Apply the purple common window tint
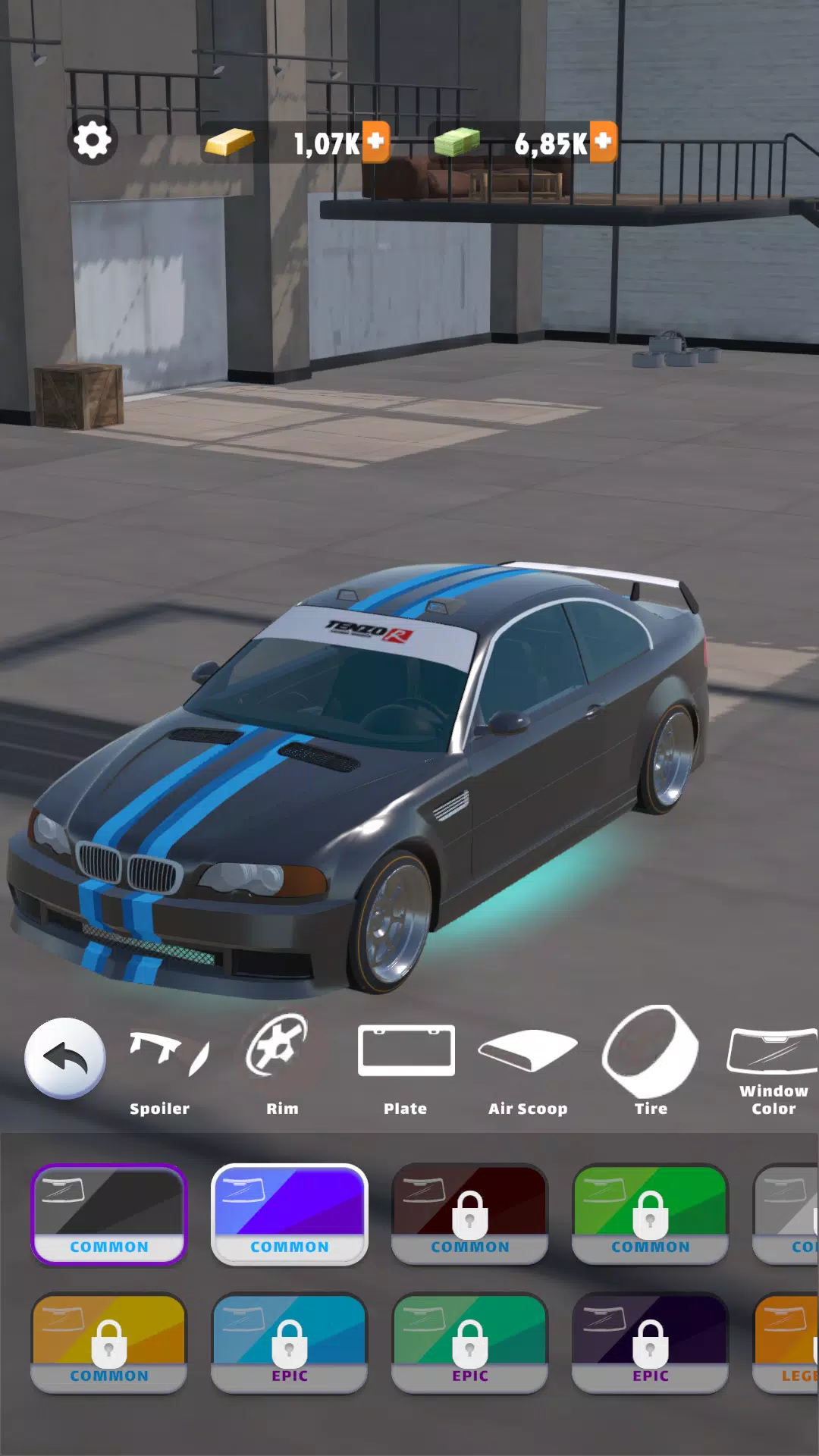819x1456 pixels. [x=290, y=1214]
